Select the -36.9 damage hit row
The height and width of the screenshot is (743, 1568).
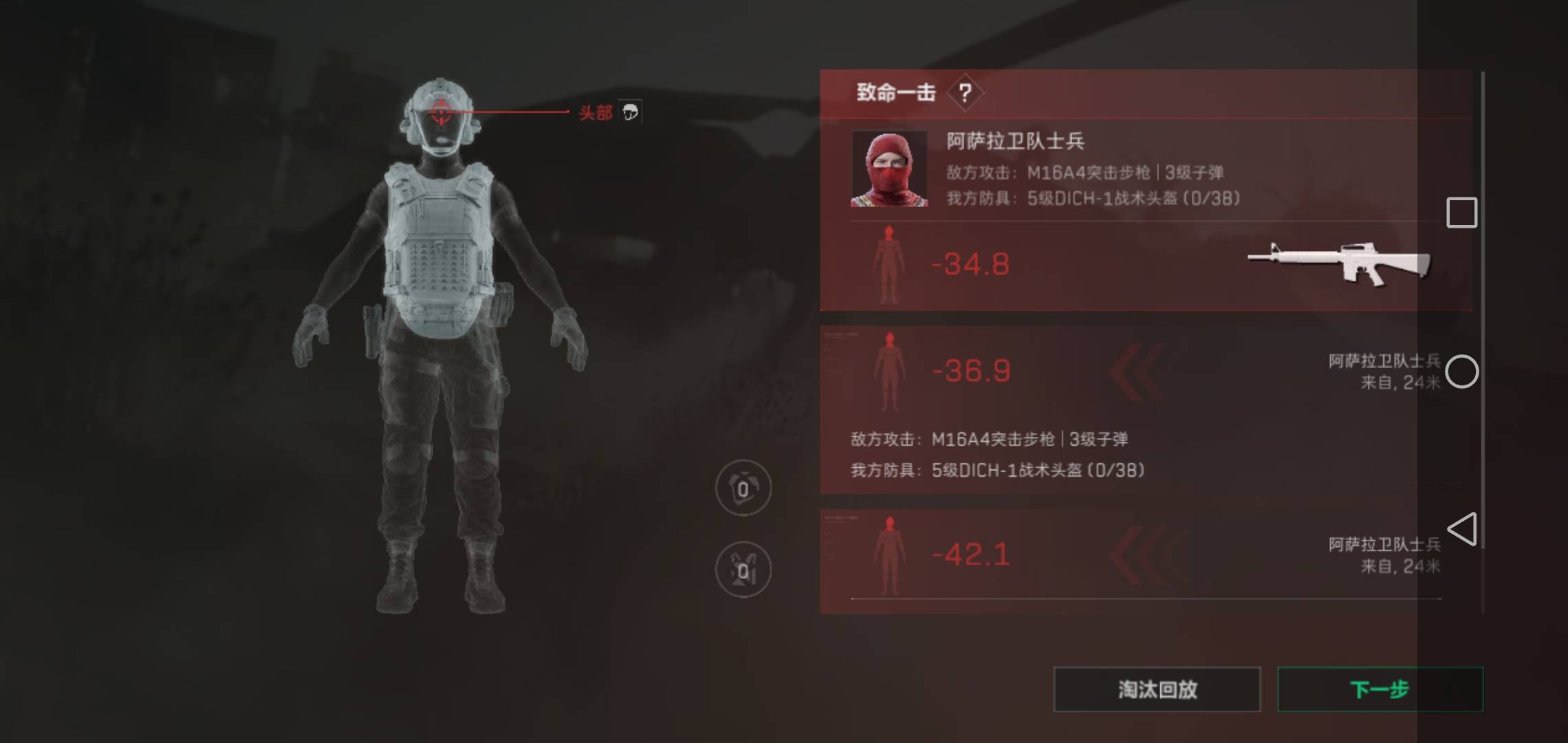[x=971, y=371]
